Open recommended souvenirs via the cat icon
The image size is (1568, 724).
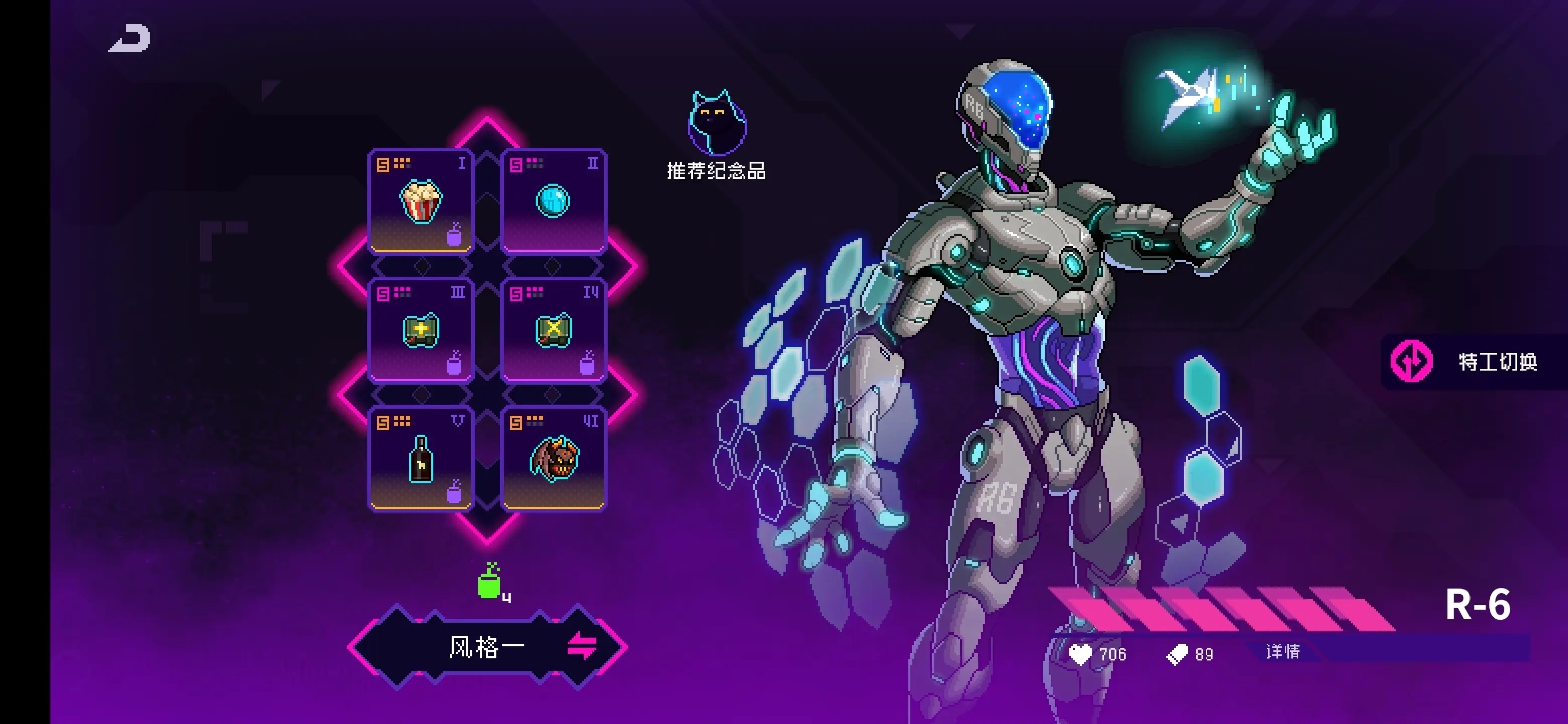point(717,125)
